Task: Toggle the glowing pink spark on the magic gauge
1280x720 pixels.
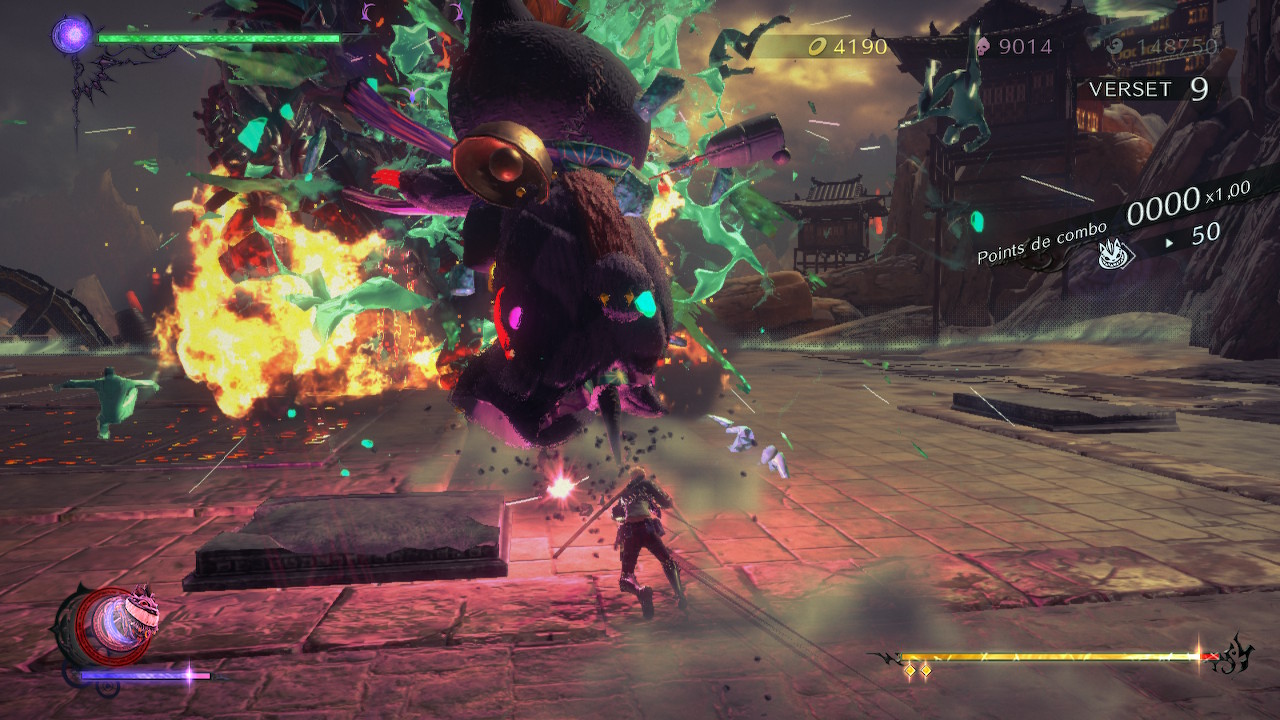Action: [x=189, y=675]
